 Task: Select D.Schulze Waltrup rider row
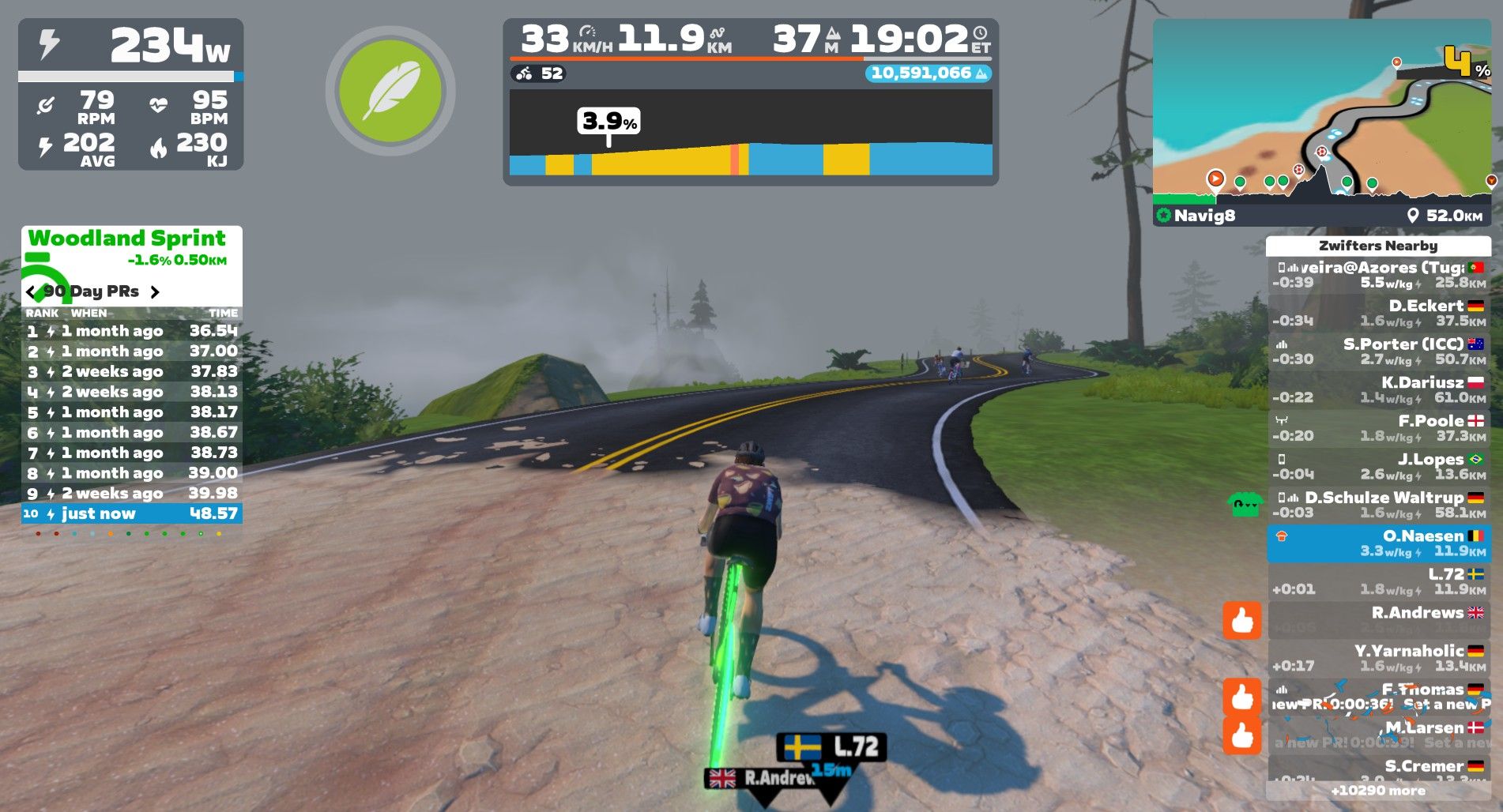coord(1378,505)
